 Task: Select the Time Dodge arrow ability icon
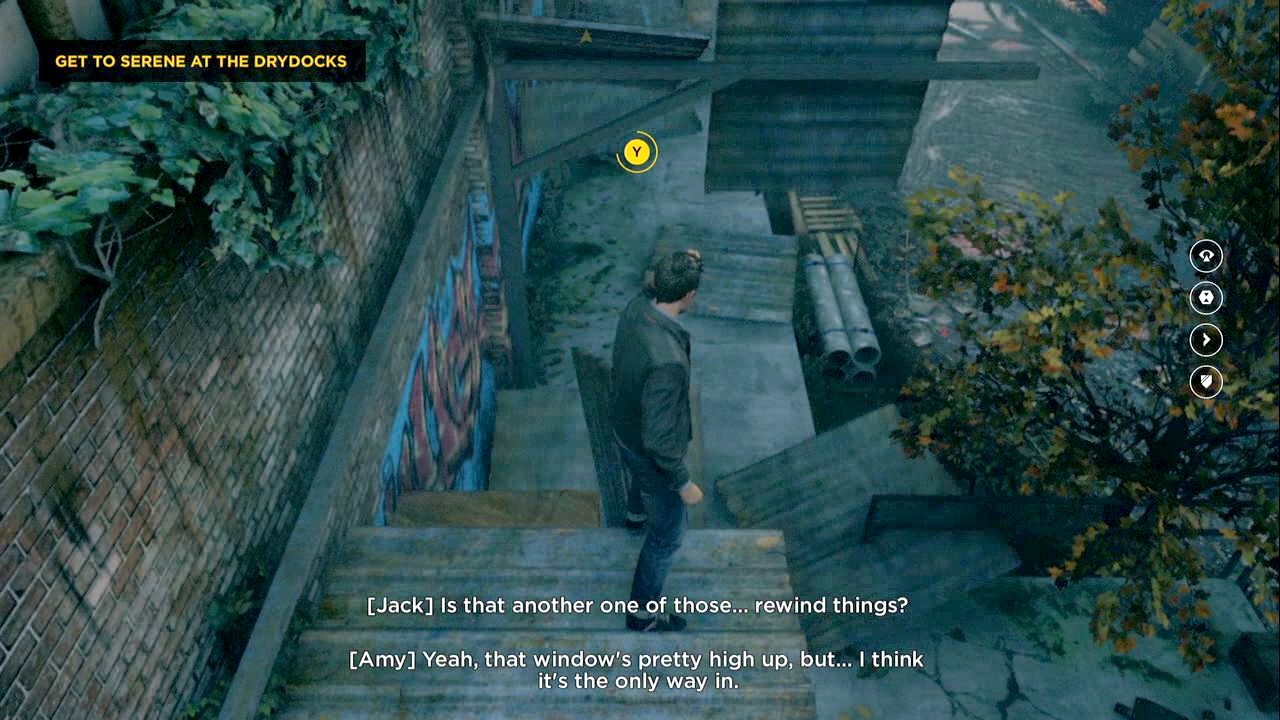point(1205,340)
